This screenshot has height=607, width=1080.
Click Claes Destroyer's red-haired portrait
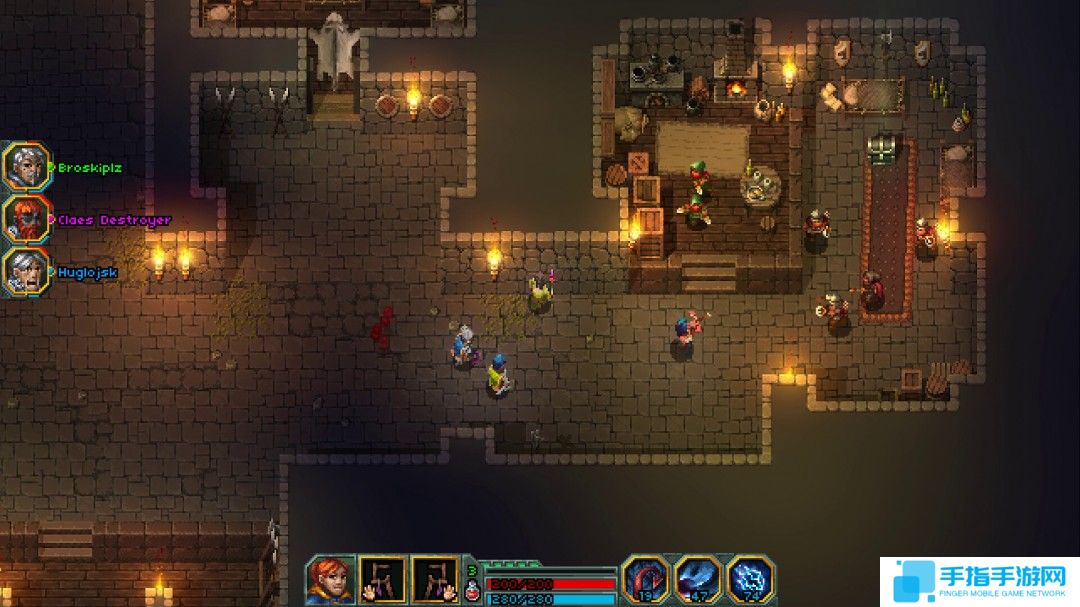click(x=25, y=219)
